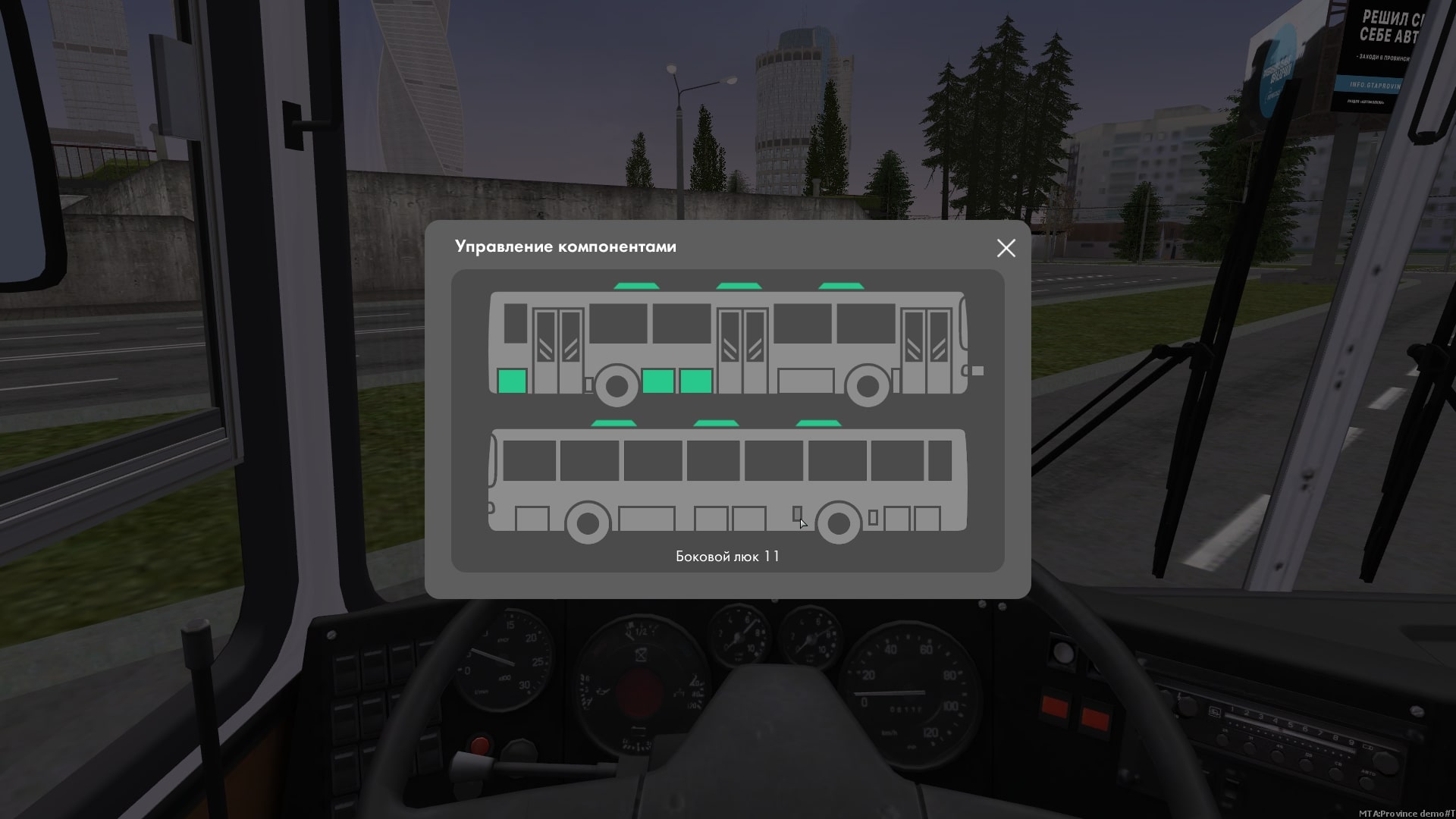Toggle the wide side hatch between middle door and front wheel

806,381
